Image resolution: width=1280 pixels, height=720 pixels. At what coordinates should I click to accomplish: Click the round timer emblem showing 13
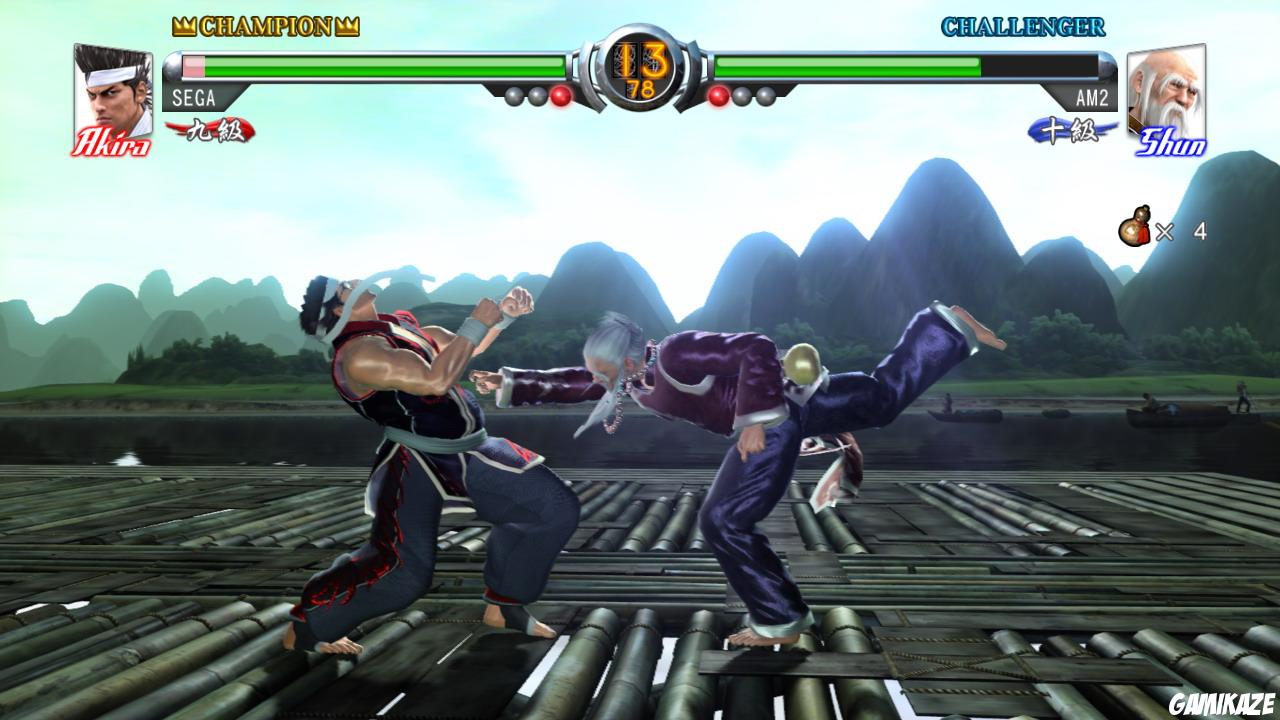[x=640, y=68]
